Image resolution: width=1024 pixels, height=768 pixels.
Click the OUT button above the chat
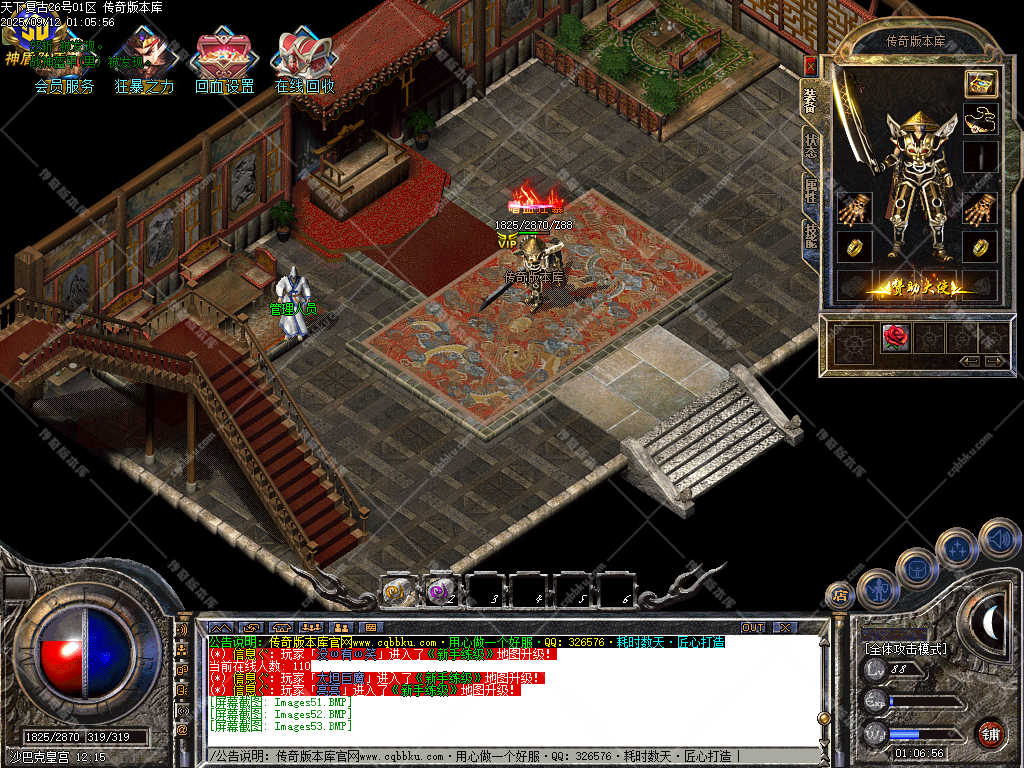click(x=752, y=627)
